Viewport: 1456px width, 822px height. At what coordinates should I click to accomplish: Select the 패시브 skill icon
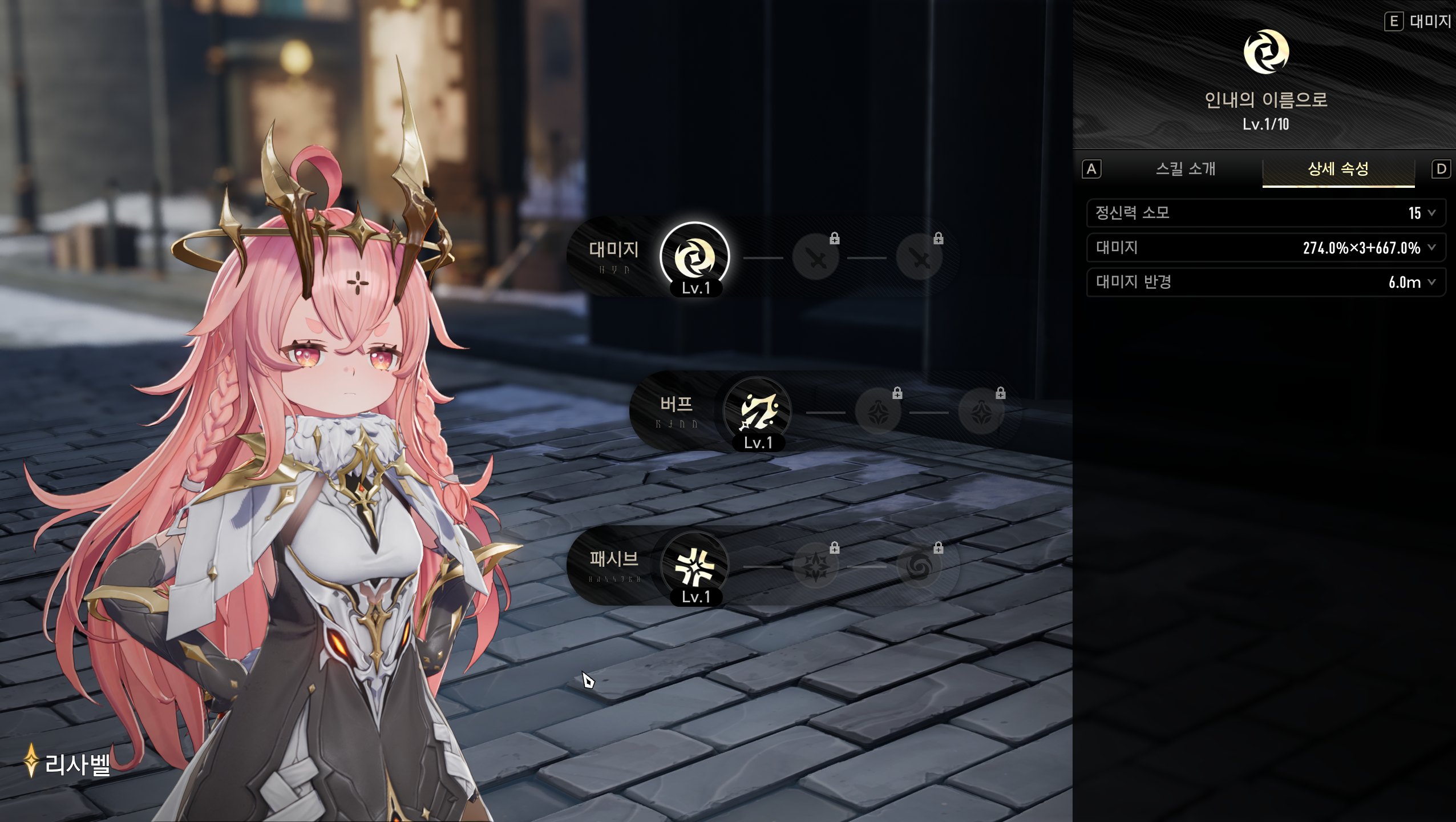click(x=695, y=566)
